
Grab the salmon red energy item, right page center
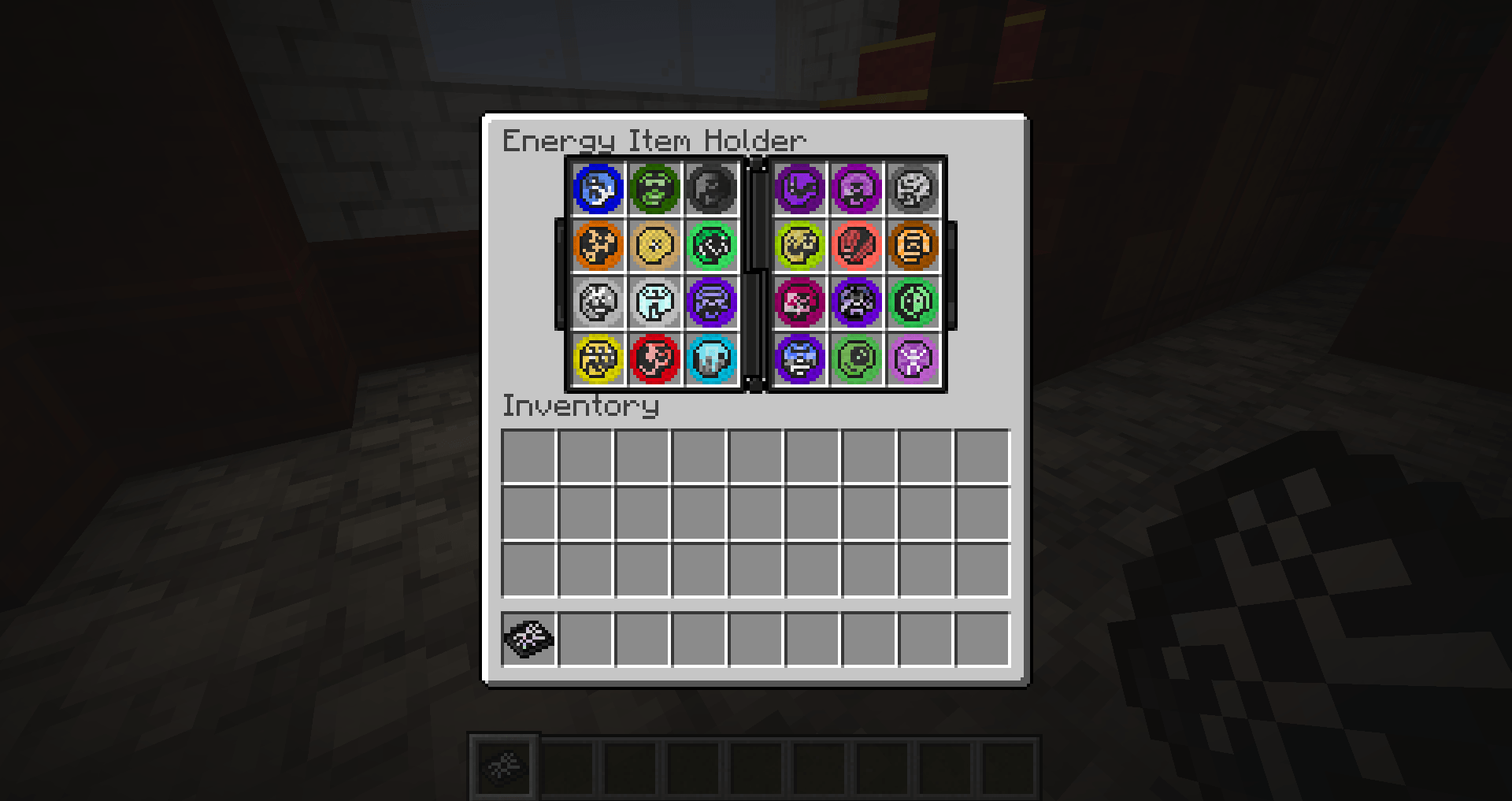click(857, 245)
